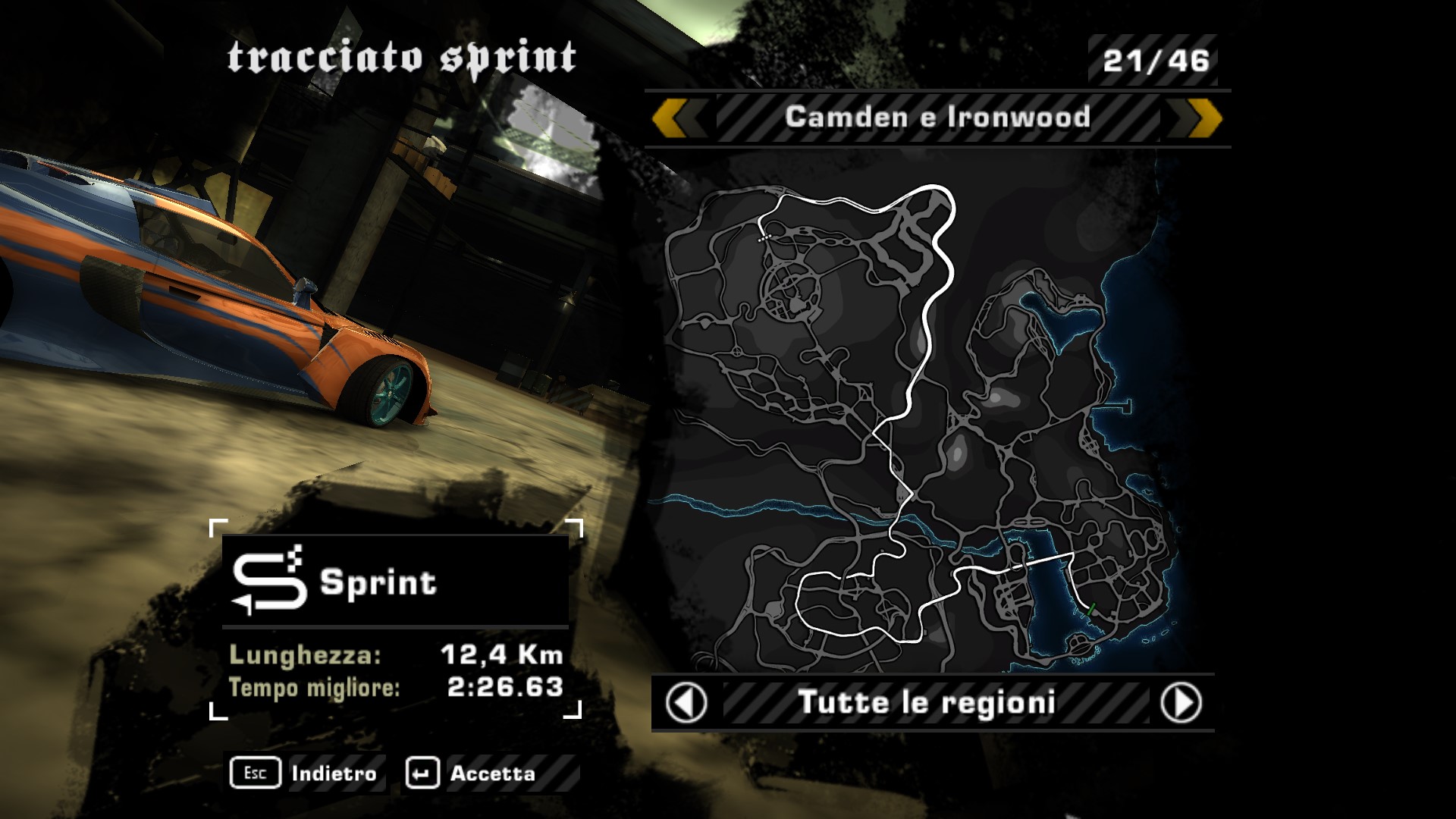Click the Camden e Ironwood track name bar

[937, 118]
